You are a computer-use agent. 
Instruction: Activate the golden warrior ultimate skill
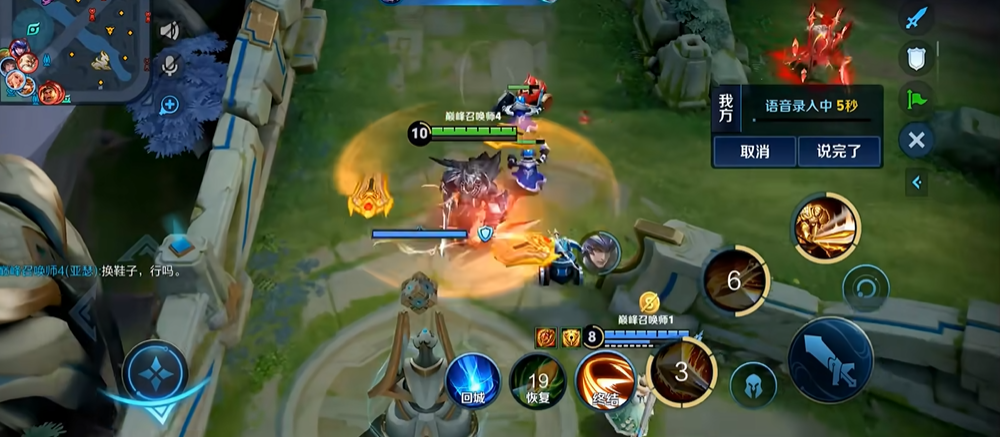tap(825, 227)
